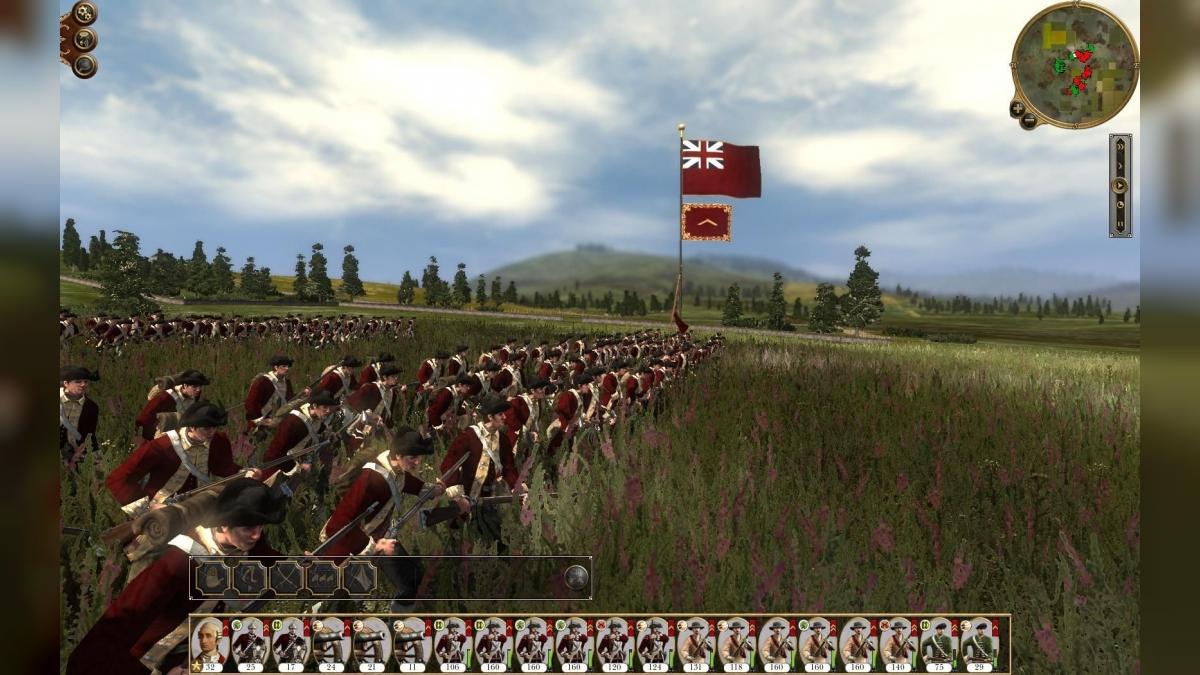The height and width of the screenshot is (675, 1200).
Task: Select the green-coated unit card numbered 29
Action: 980,643
